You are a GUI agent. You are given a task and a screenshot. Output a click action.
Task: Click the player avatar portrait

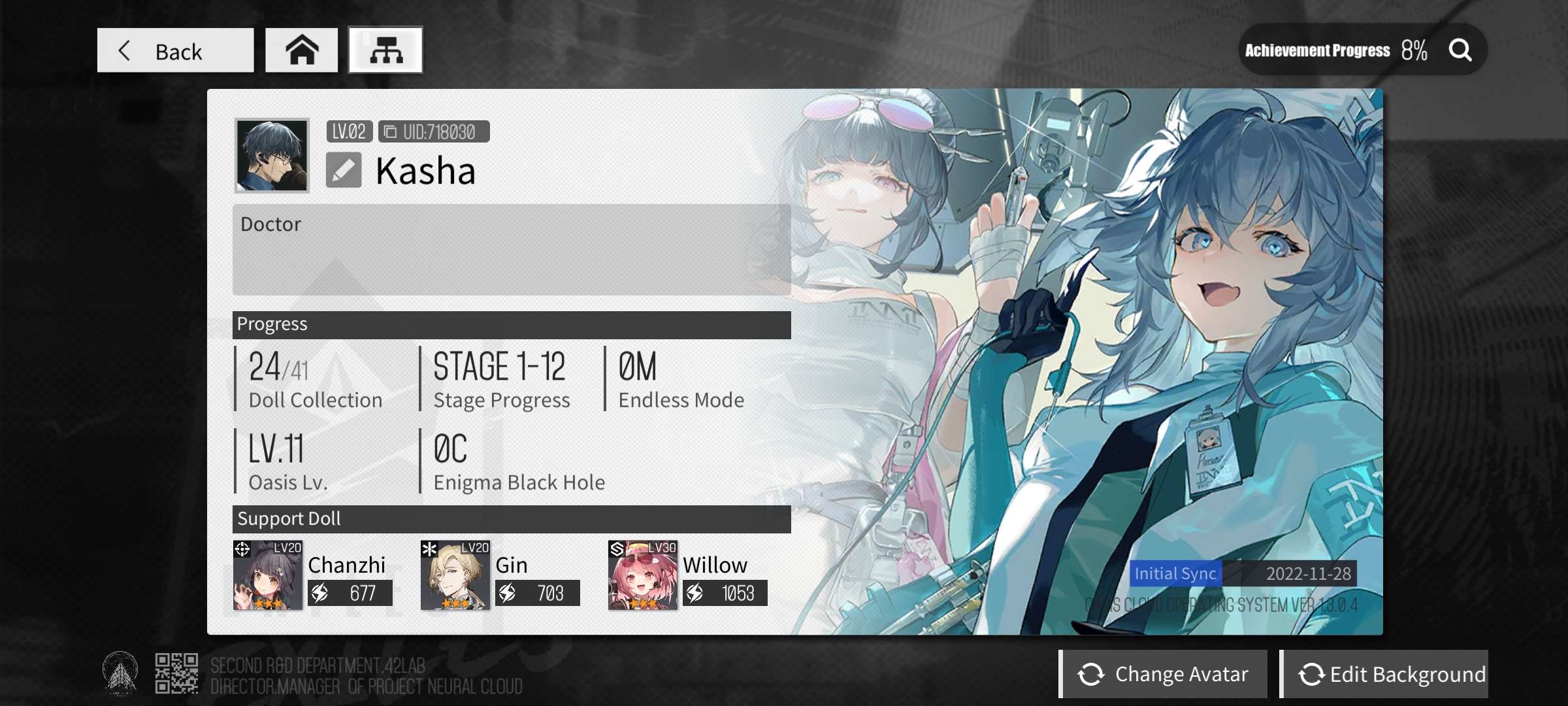coord(272,156)
